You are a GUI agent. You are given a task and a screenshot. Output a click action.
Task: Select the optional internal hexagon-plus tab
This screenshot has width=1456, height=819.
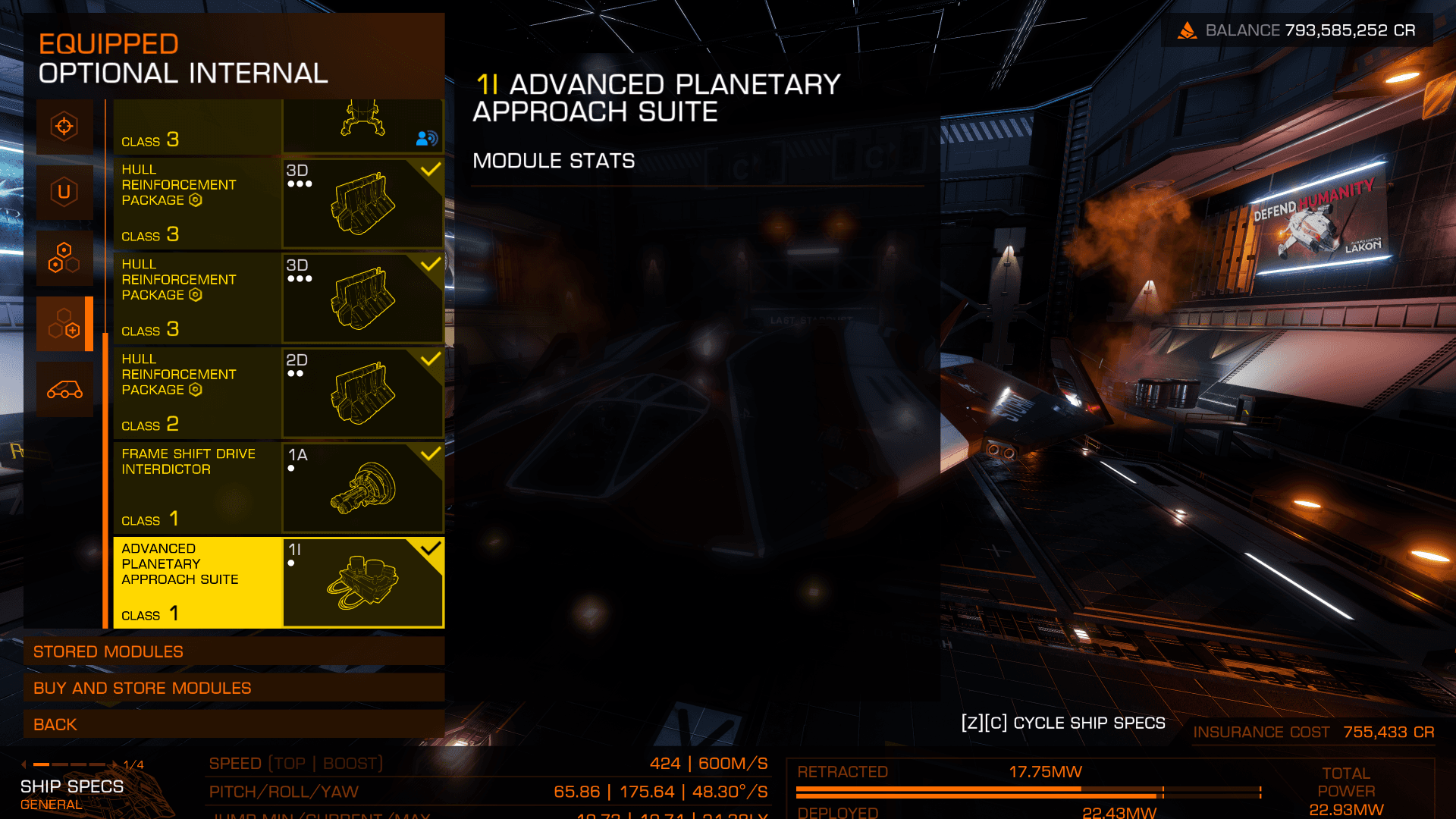pos(64,324)
